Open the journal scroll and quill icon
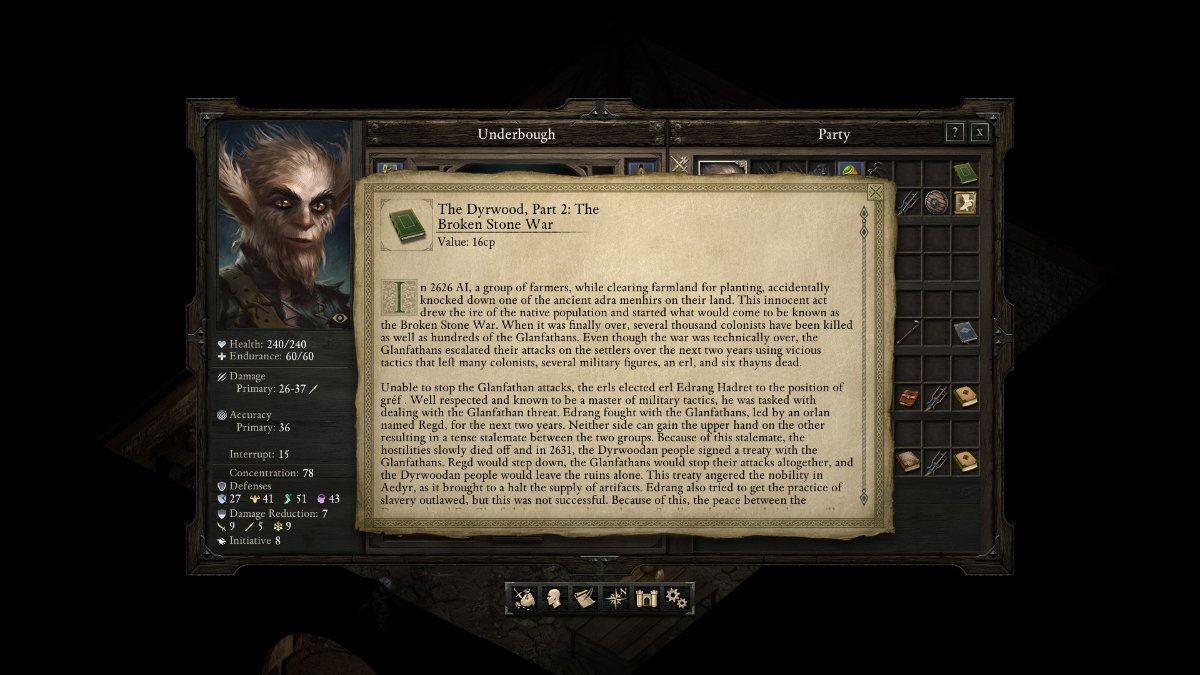The image size is (1200, 675). [583, 598]
